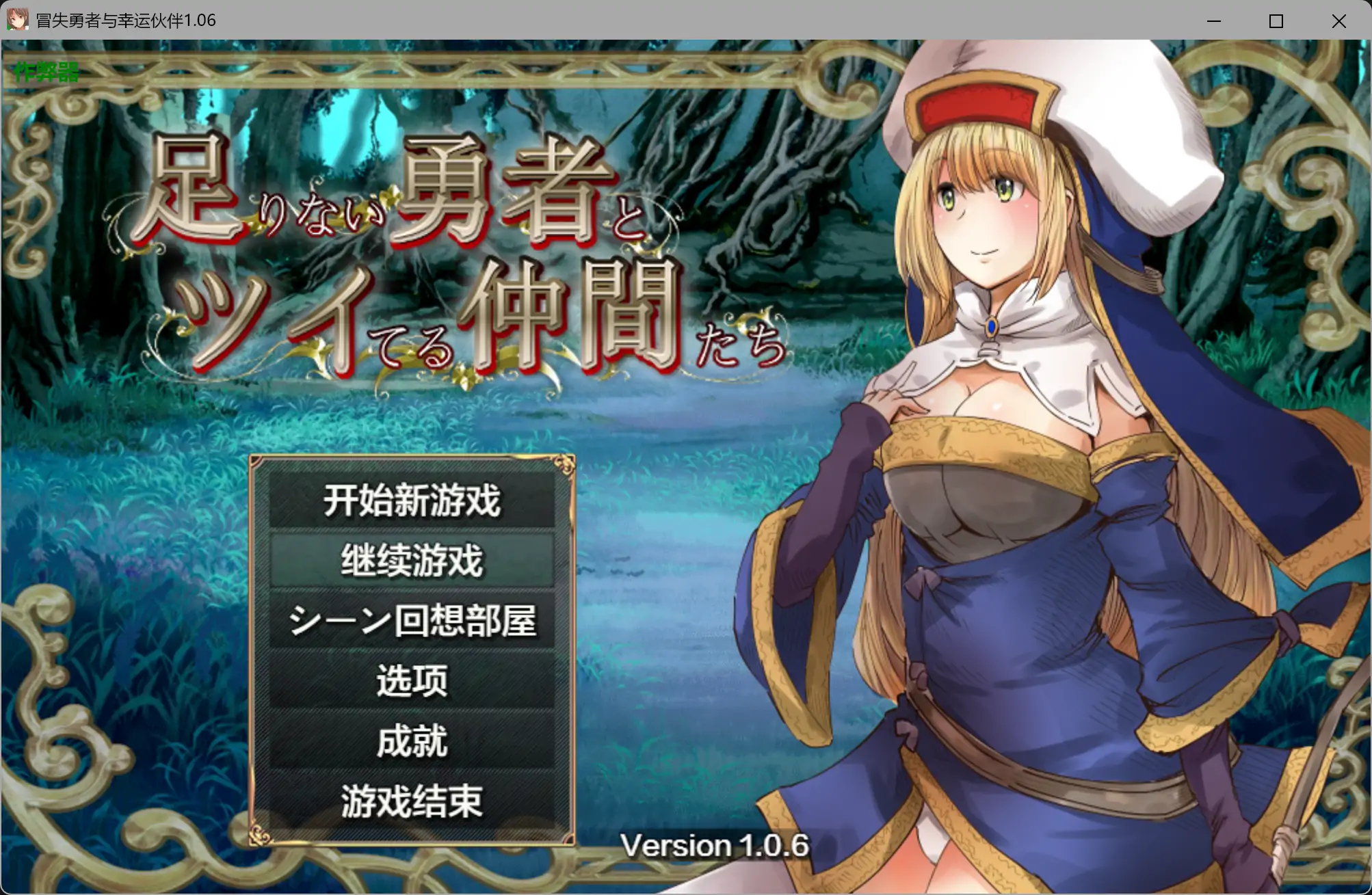The width and height of the screenshot is (1372, 895).
Task: Click the highlighted 继续游戏 menu entry
Action: coord(413,562)
